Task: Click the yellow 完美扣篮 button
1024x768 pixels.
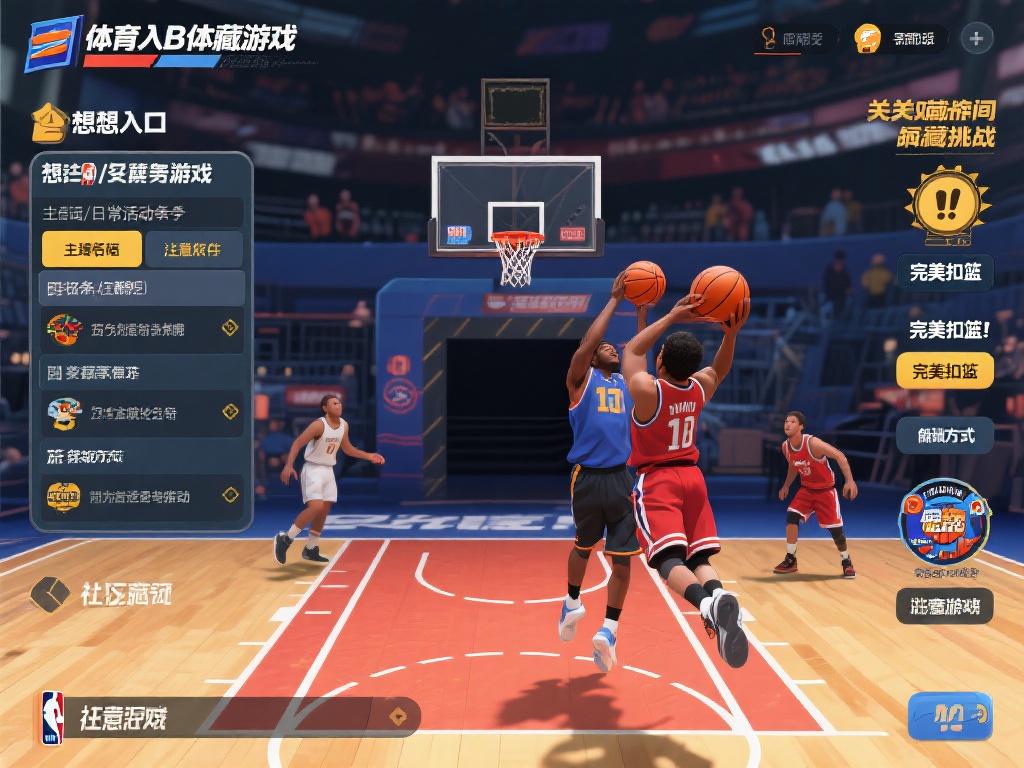Action: click(944, 371)
